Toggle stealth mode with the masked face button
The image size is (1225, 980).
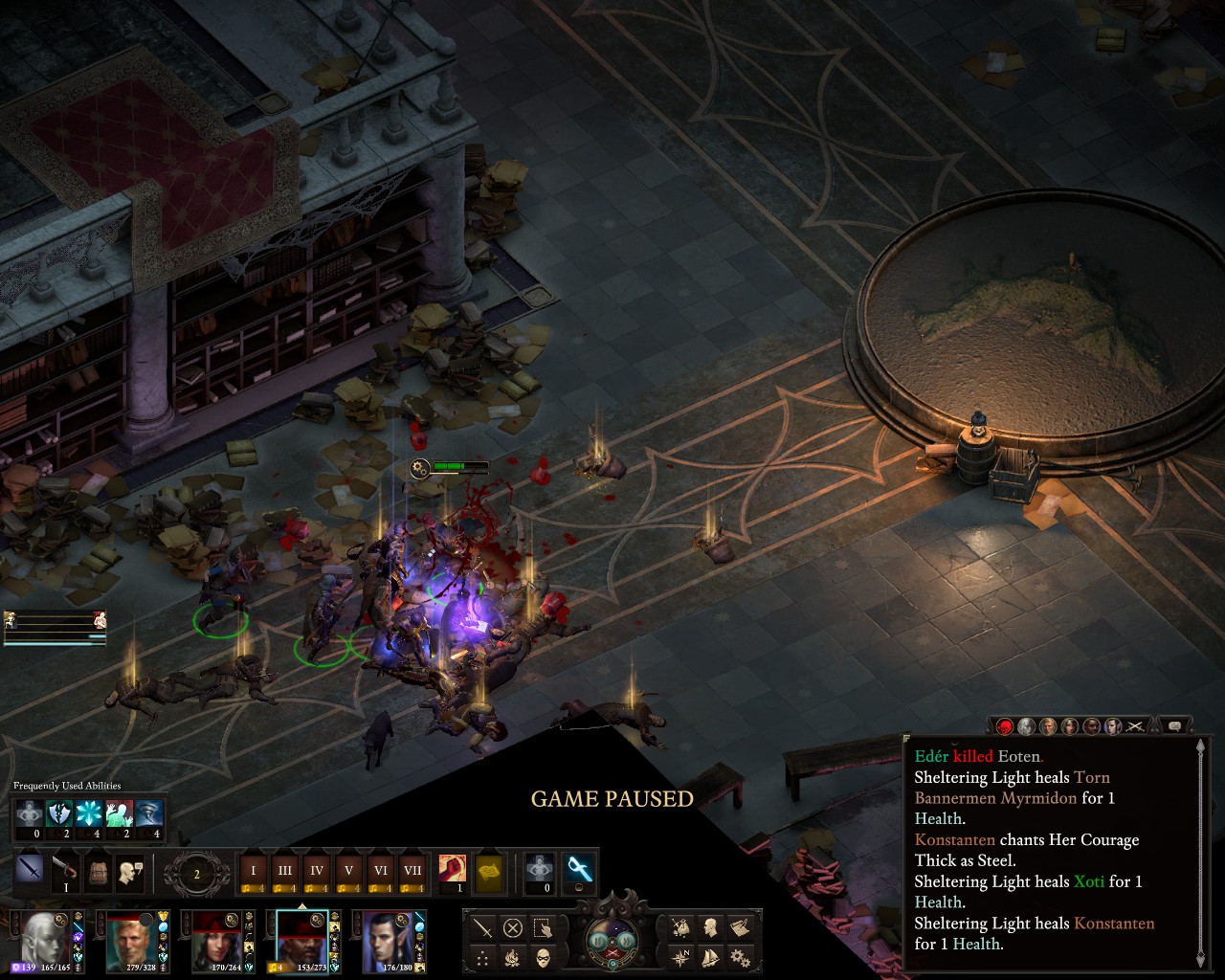click(543, 957)
